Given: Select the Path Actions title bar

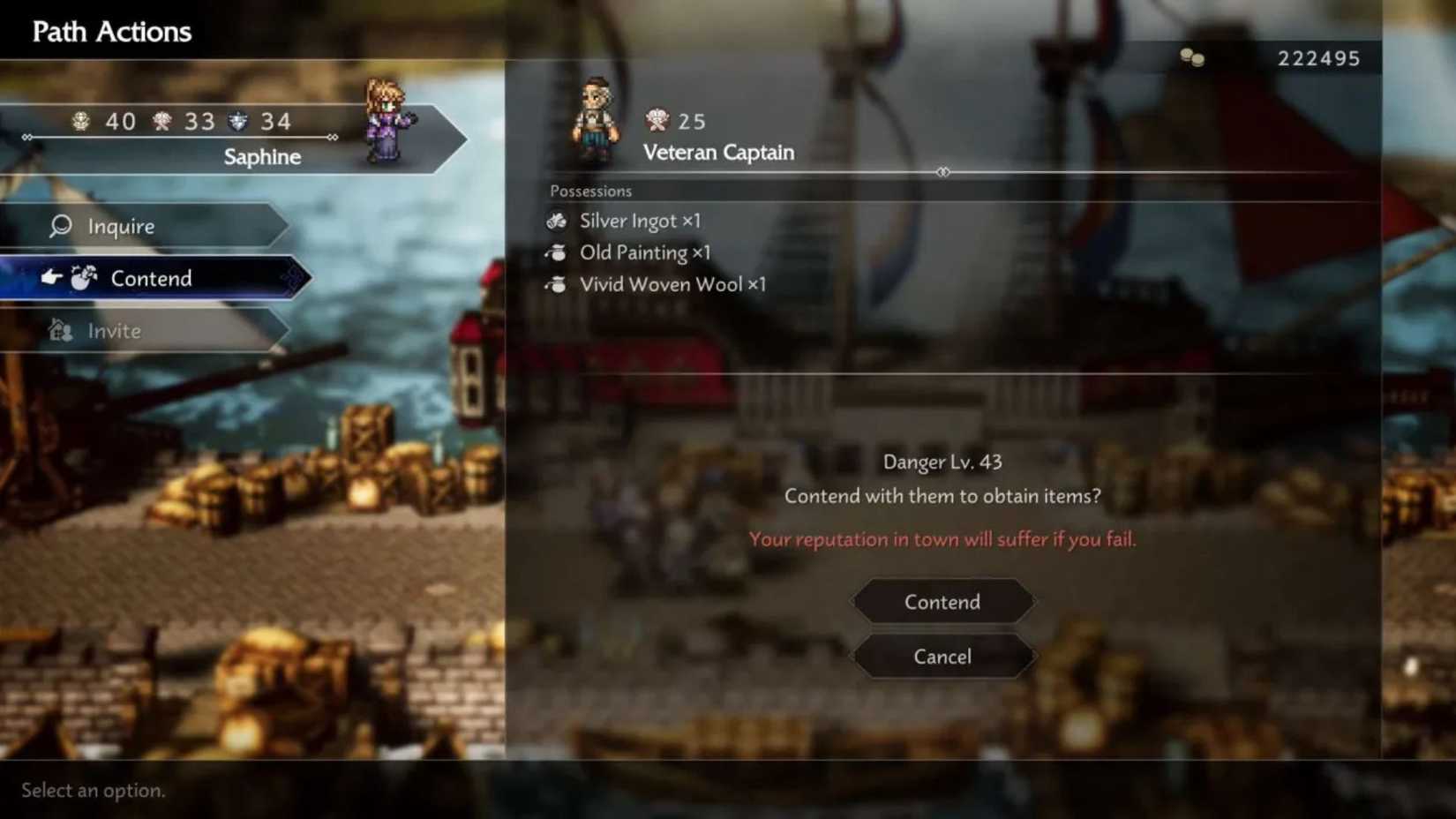Looking at the screenshot, I should click(109, 31).
